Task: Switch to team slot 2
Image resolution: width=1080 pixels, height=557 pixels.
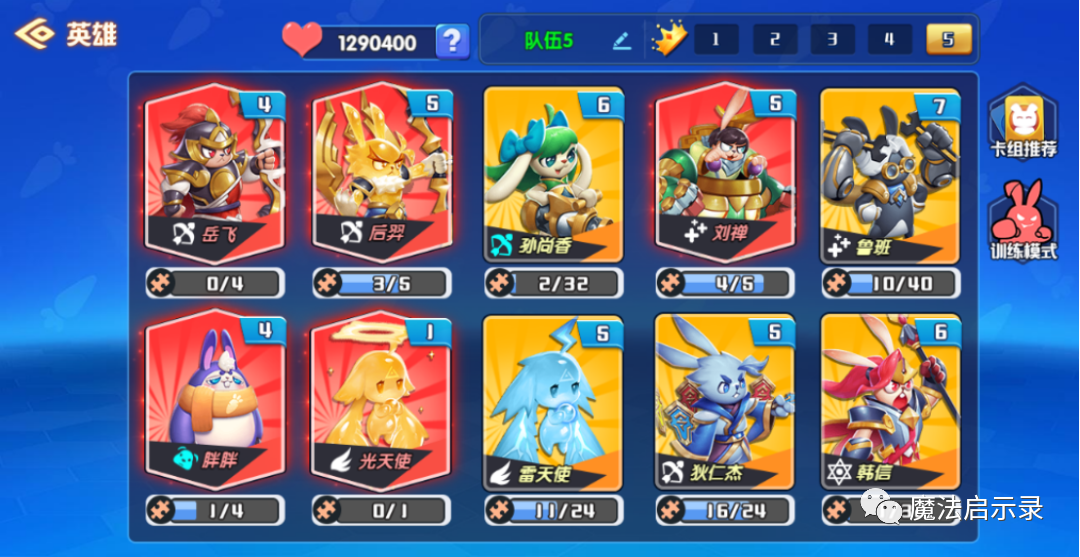Action: click(x=775, y=40)
